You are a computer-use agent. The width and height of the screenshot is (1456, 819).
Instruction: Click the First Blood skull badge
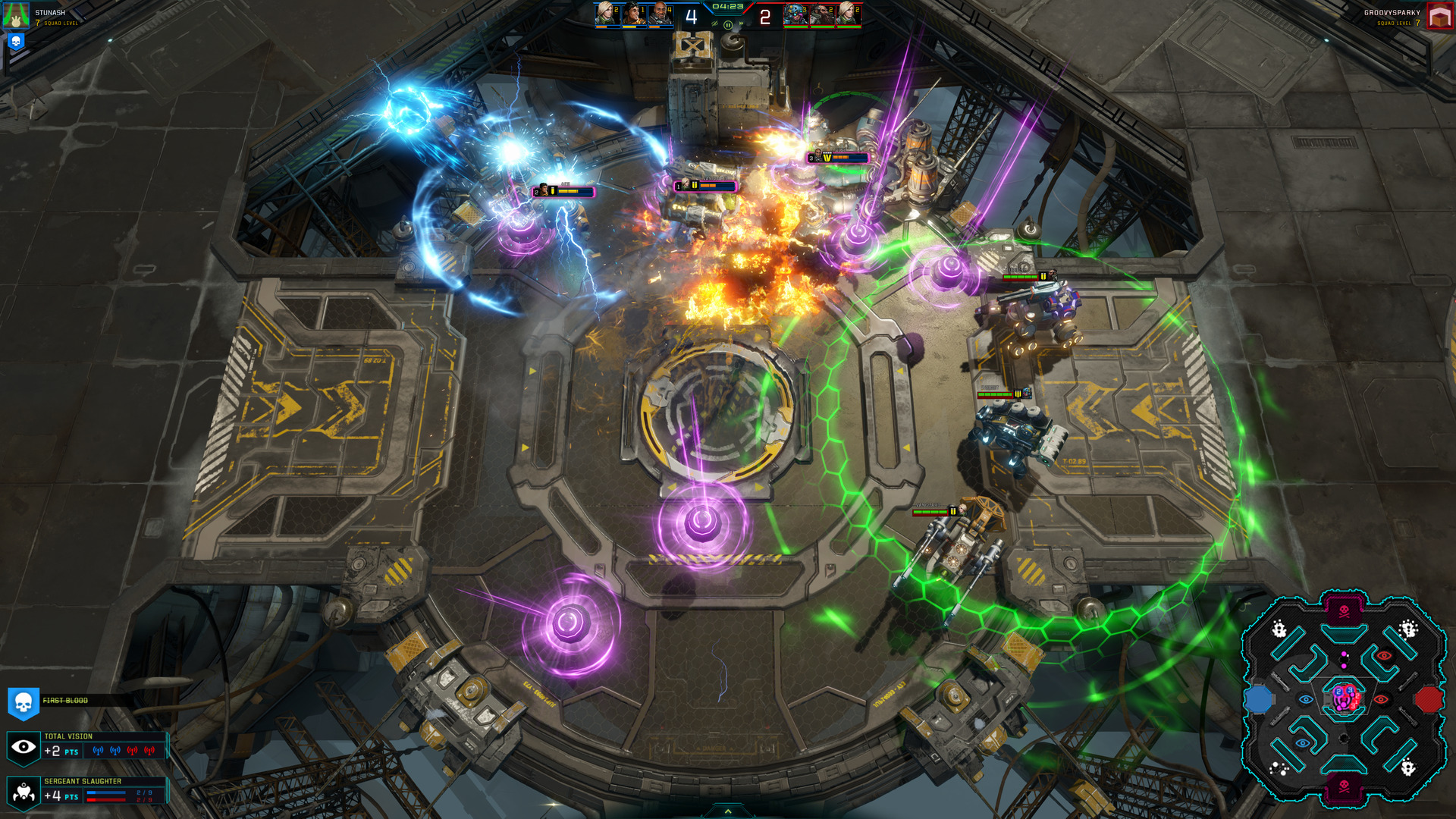click(24, 703)
